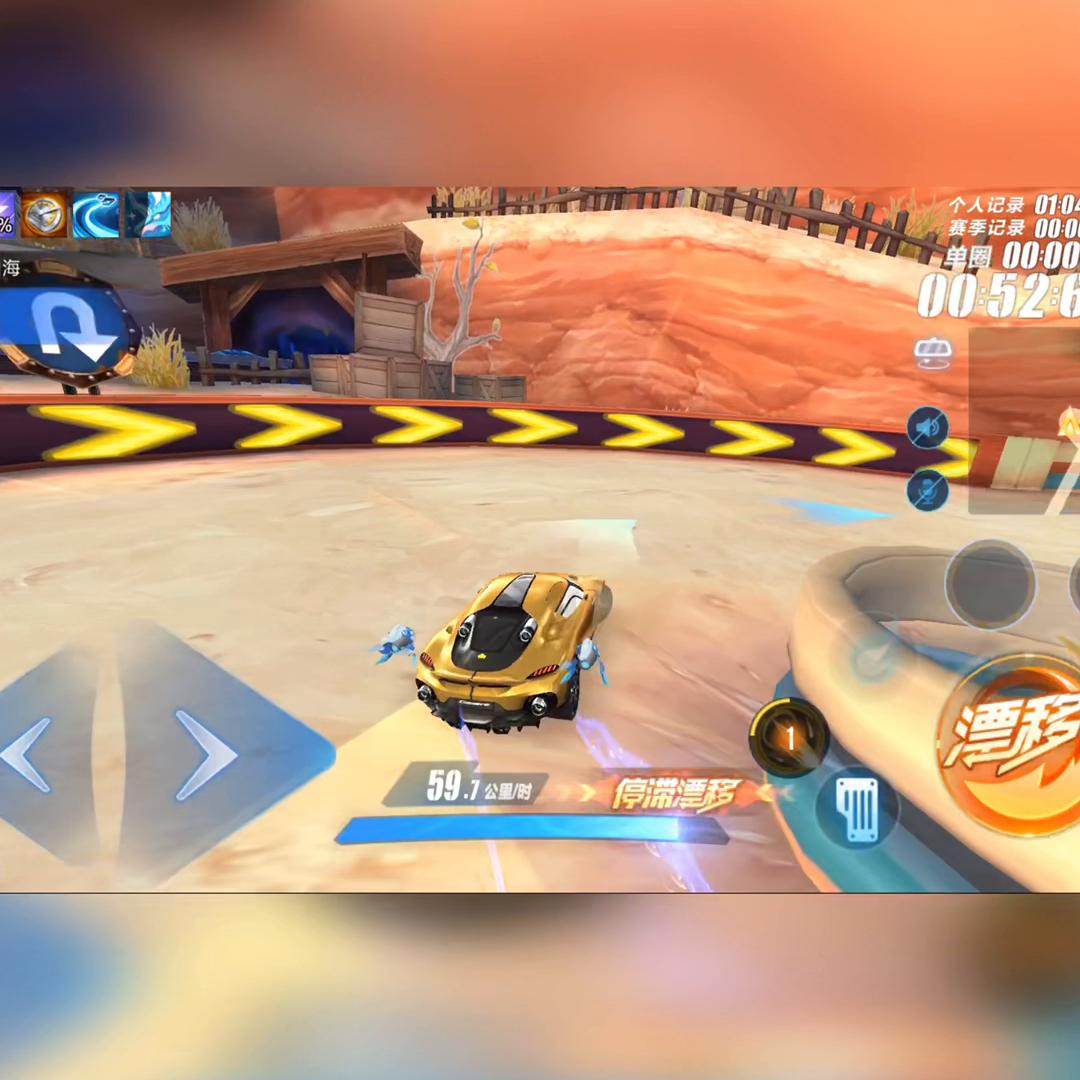1080x1080 pixels.
Task: Toggle the muted microphone icon
Action: point(927,490)
